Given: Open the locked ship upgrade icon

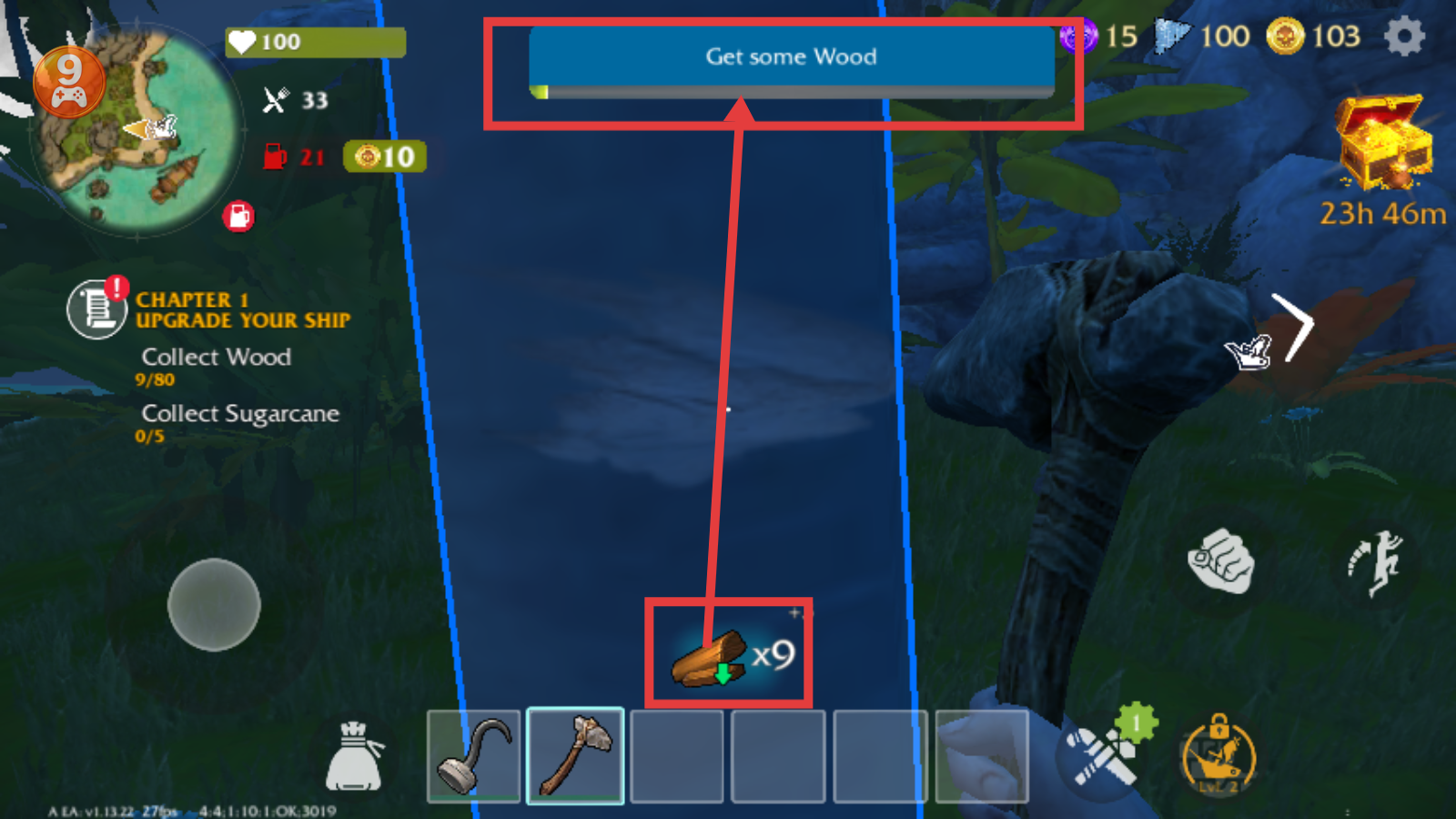Looking at the screenshot, I should click(x=1218, y=755).
